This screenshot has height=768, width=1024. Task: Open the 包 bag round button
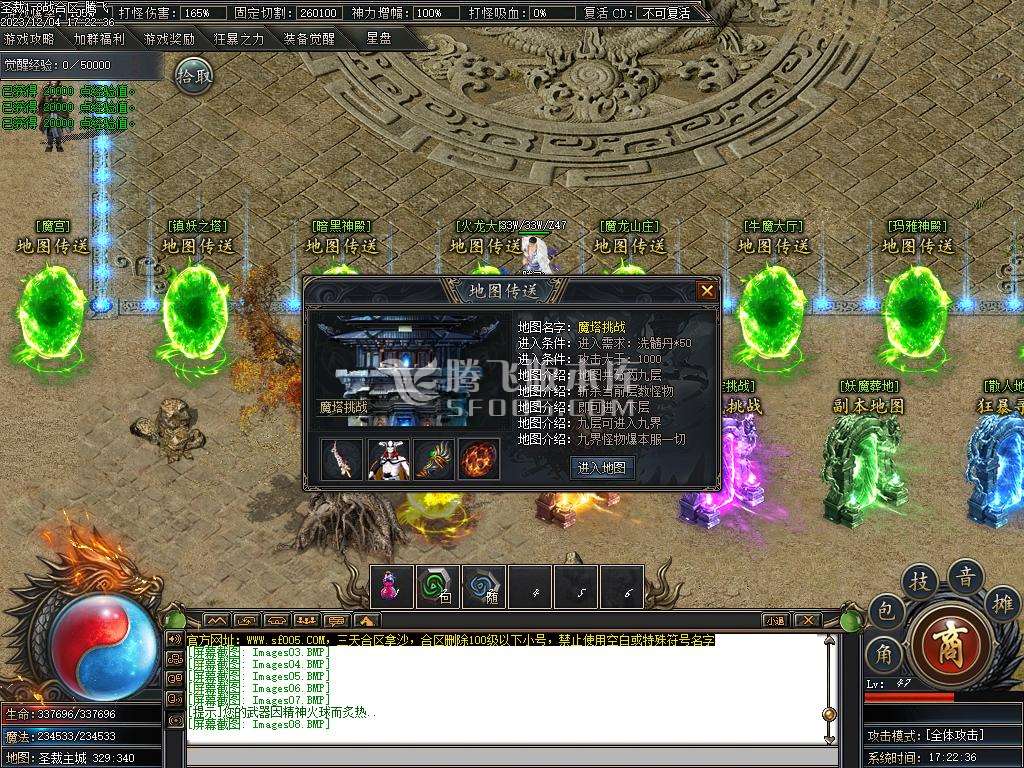tap(885, 611)
